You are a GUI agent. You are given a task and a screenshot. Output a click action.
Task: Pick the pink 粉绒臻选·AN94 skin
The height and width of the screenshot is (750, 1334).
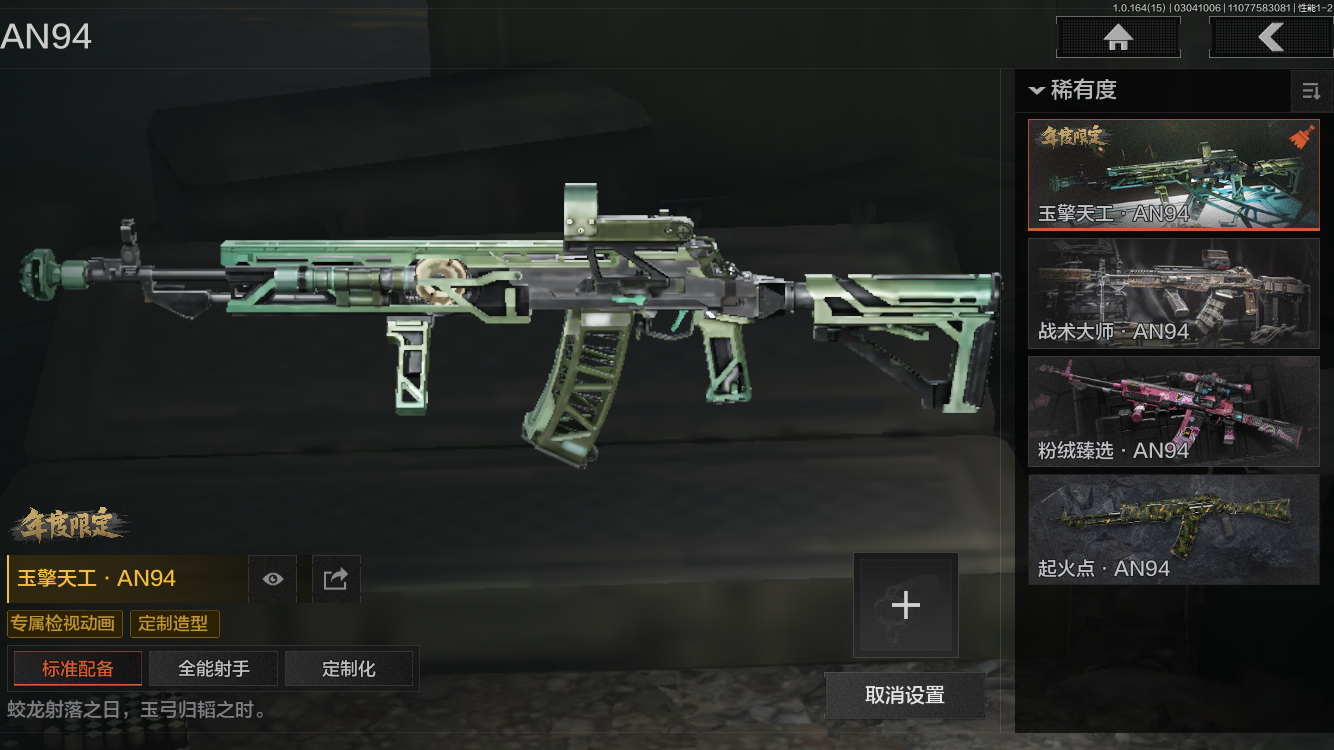tap(1173, 411)
